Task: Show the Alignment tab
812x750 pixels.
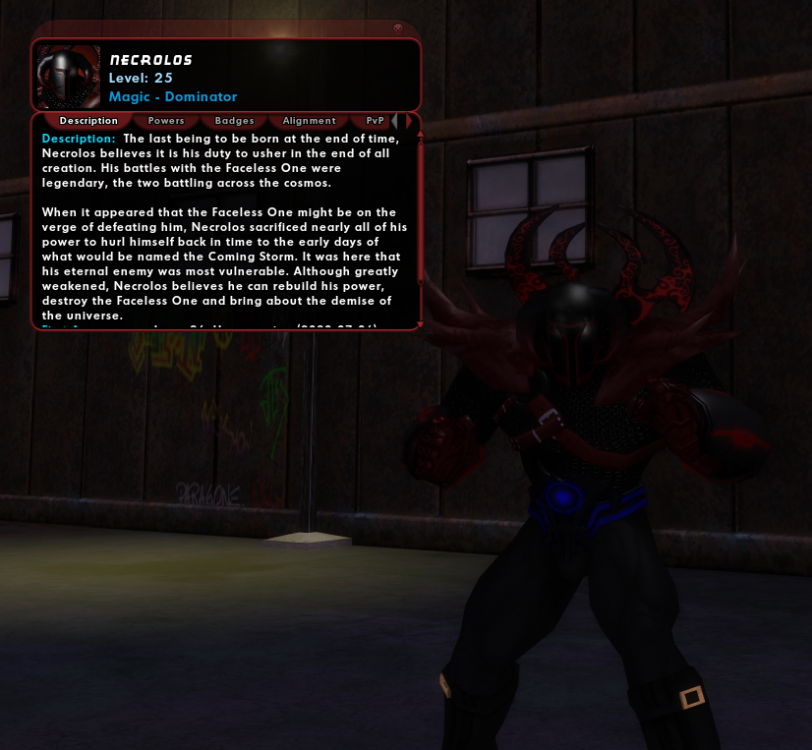Action: click(309, 121)
